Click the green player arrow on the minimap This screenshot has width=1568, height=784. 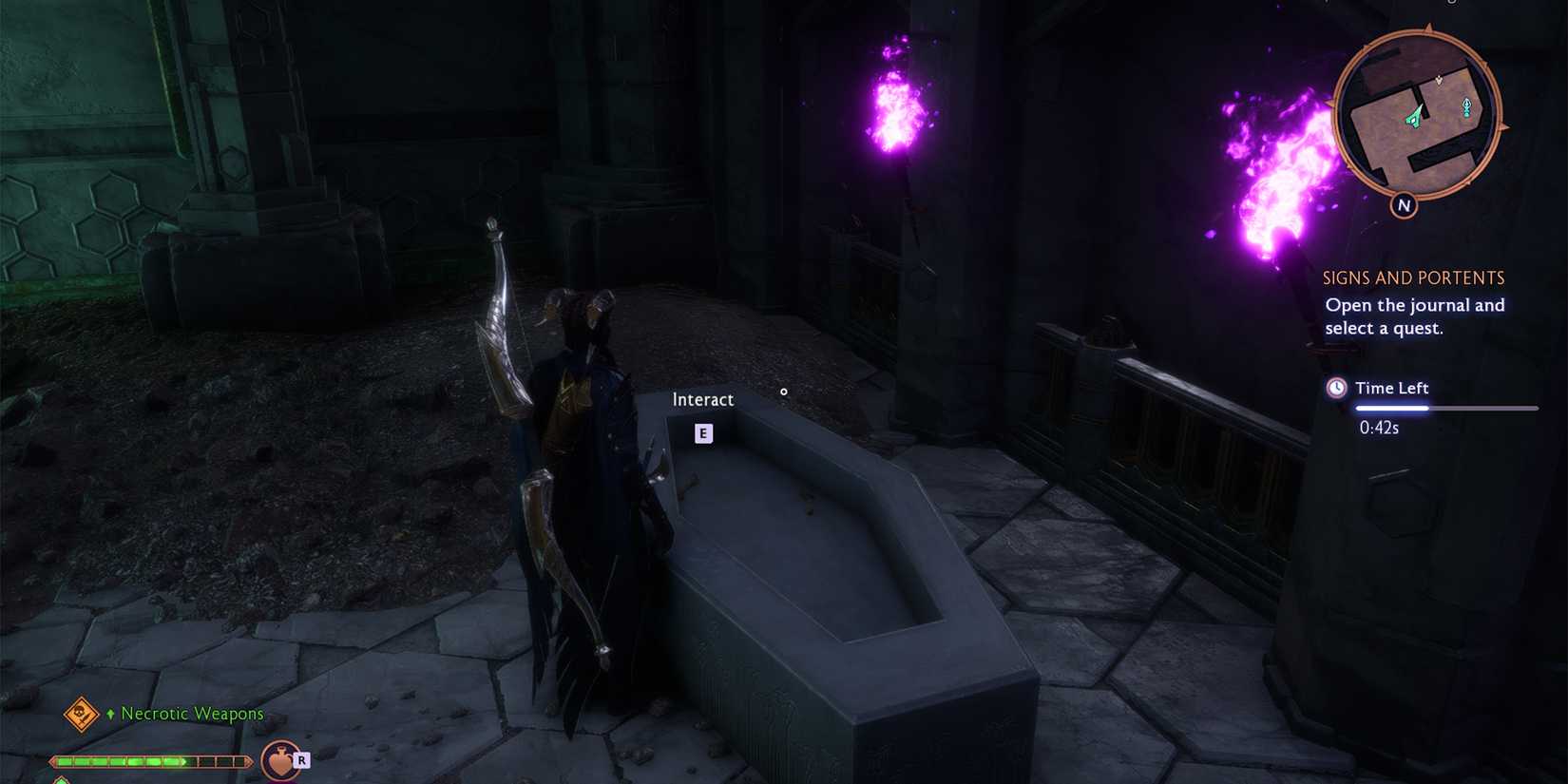tap(1413, 118)
